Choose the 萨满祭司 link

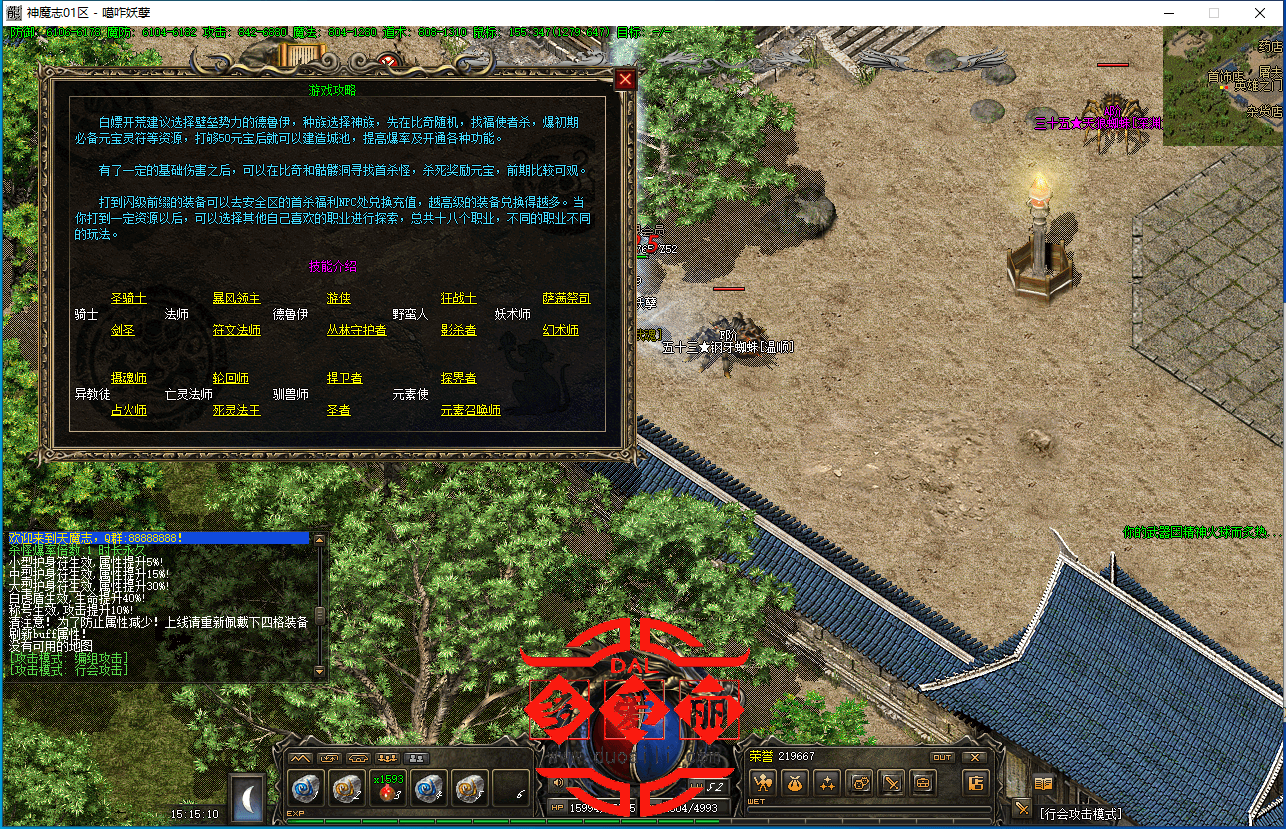pos(566,298)
